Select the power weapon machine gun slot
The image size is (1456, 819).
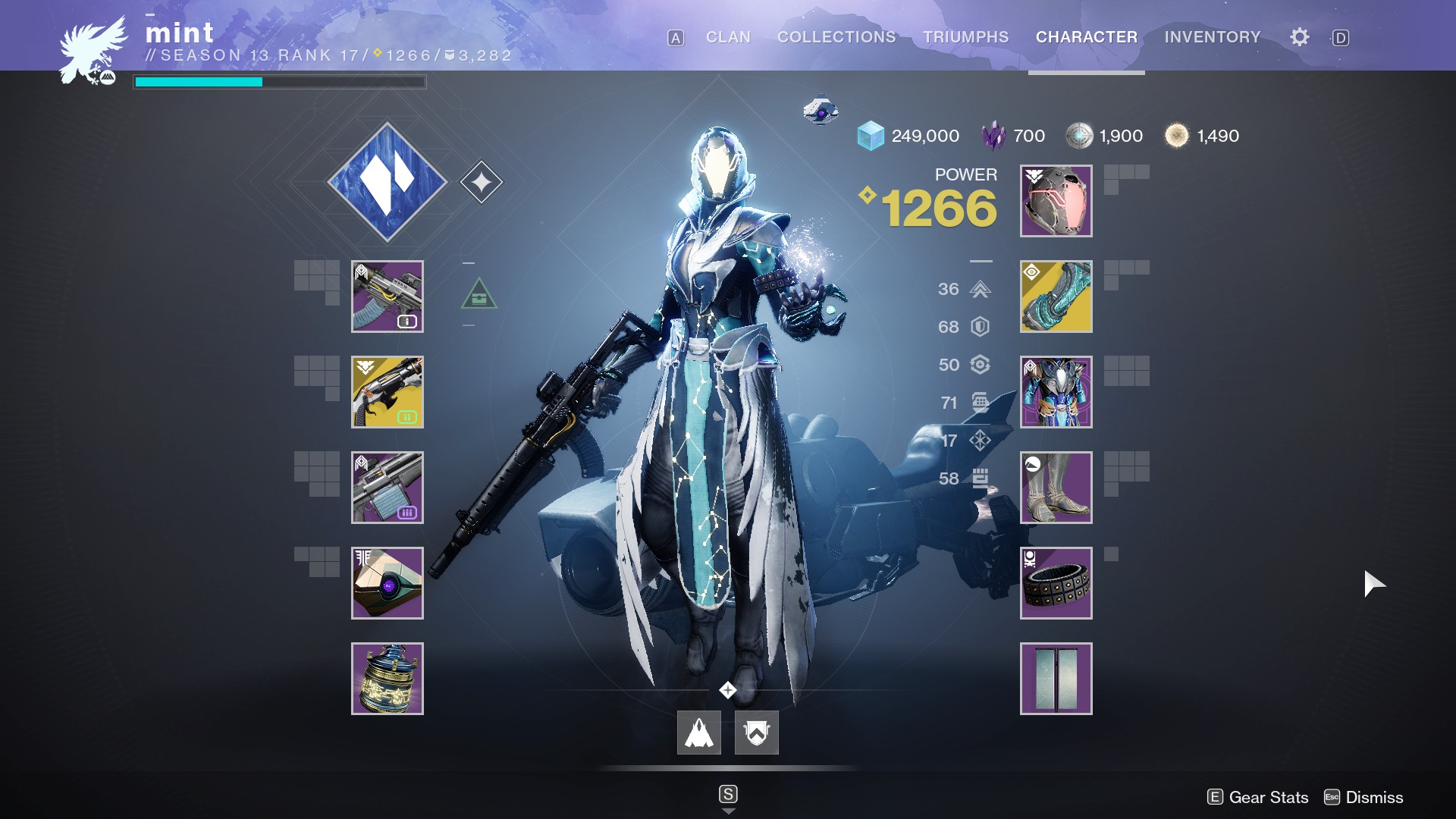[x=388, y=488]
